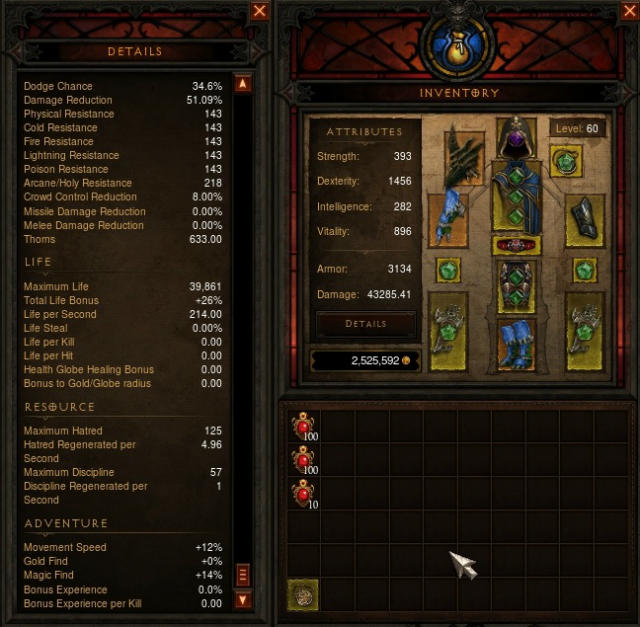Select the right hand crossbow slot
Viewport: 640px width, 627px height.
coord(585,330)
